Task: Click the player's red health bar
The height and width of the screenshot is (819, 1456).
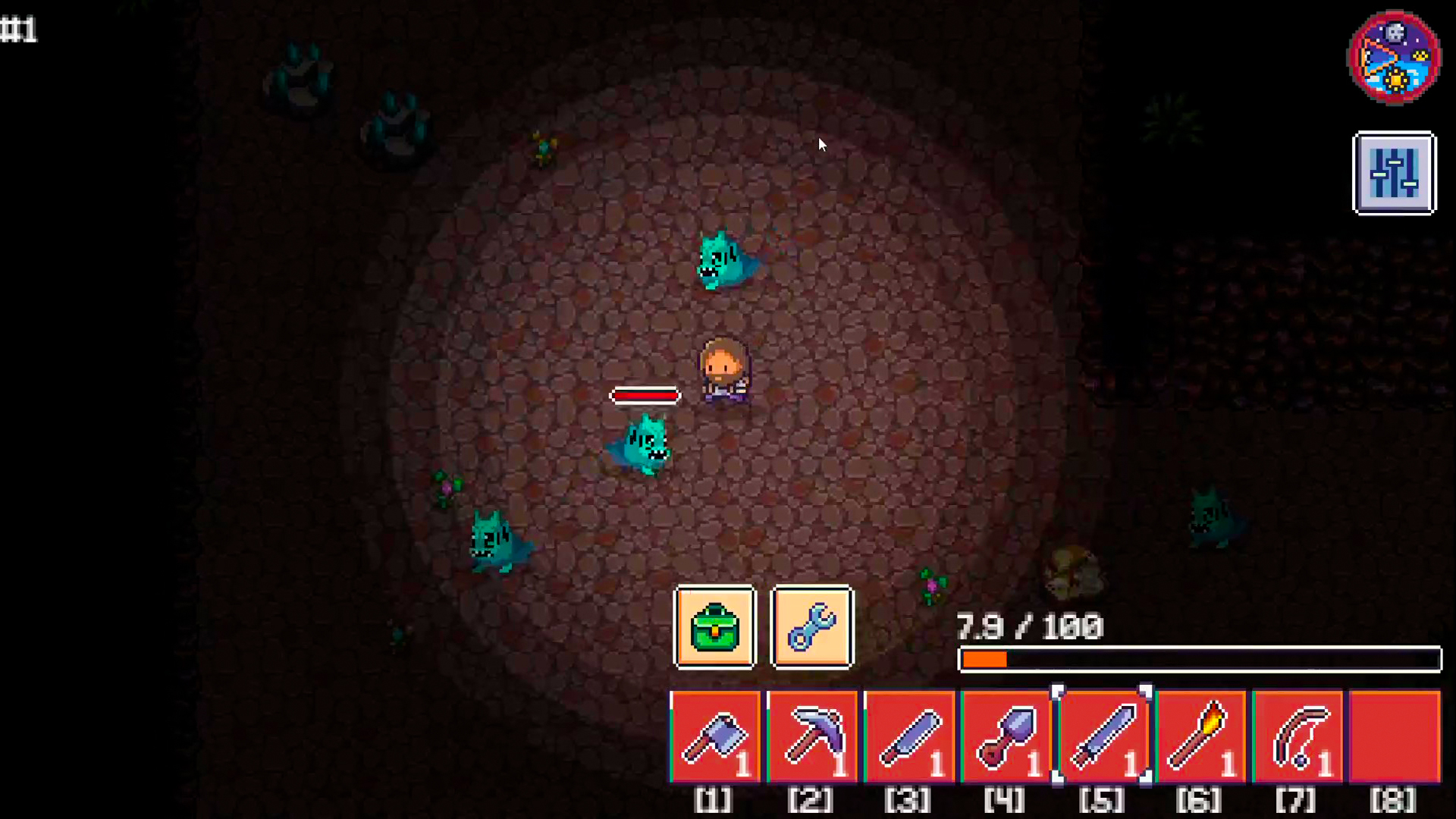Action: point(645,395)
